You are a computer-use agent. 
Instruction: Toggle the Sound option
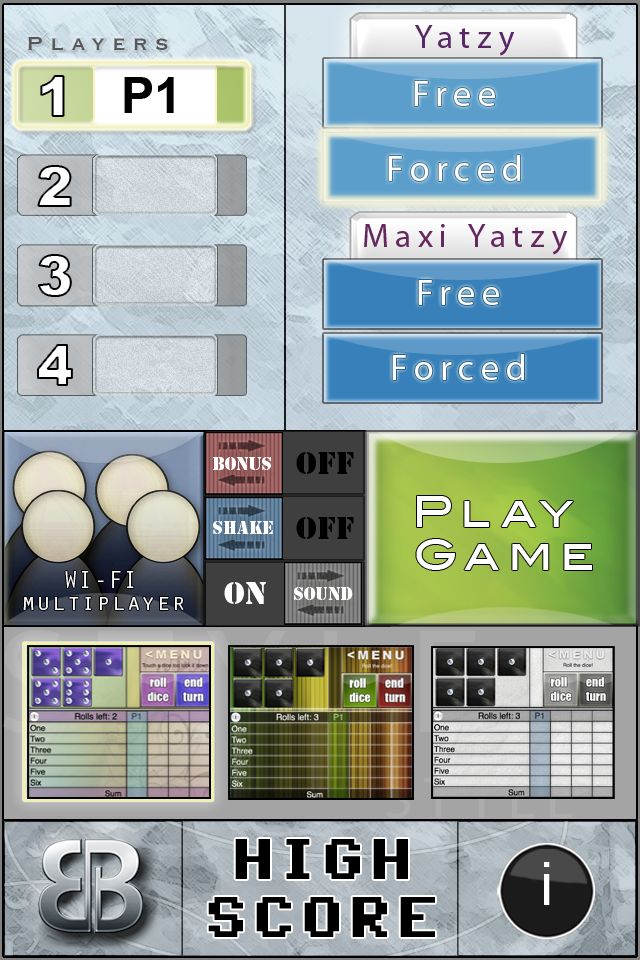(x=284, y=593)
